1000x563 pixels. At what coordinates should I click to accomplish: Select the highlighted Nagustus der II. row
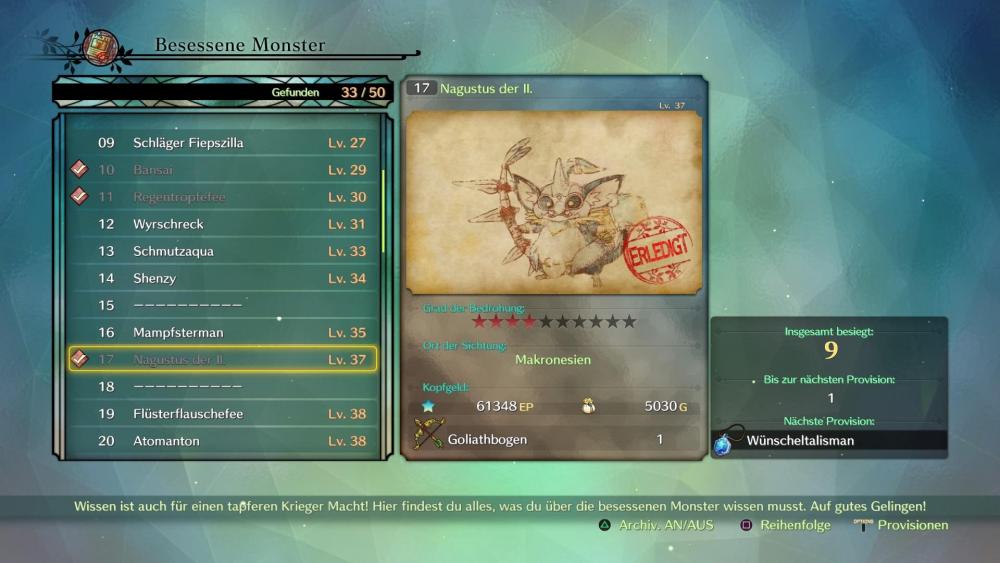pyautogui.click(x=222, y=359)
